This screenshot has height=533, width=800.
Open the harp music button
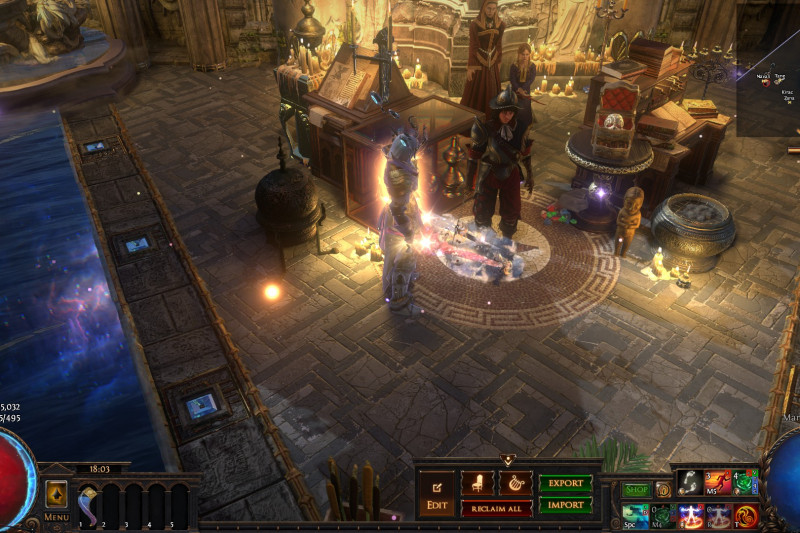coord(515,482)
